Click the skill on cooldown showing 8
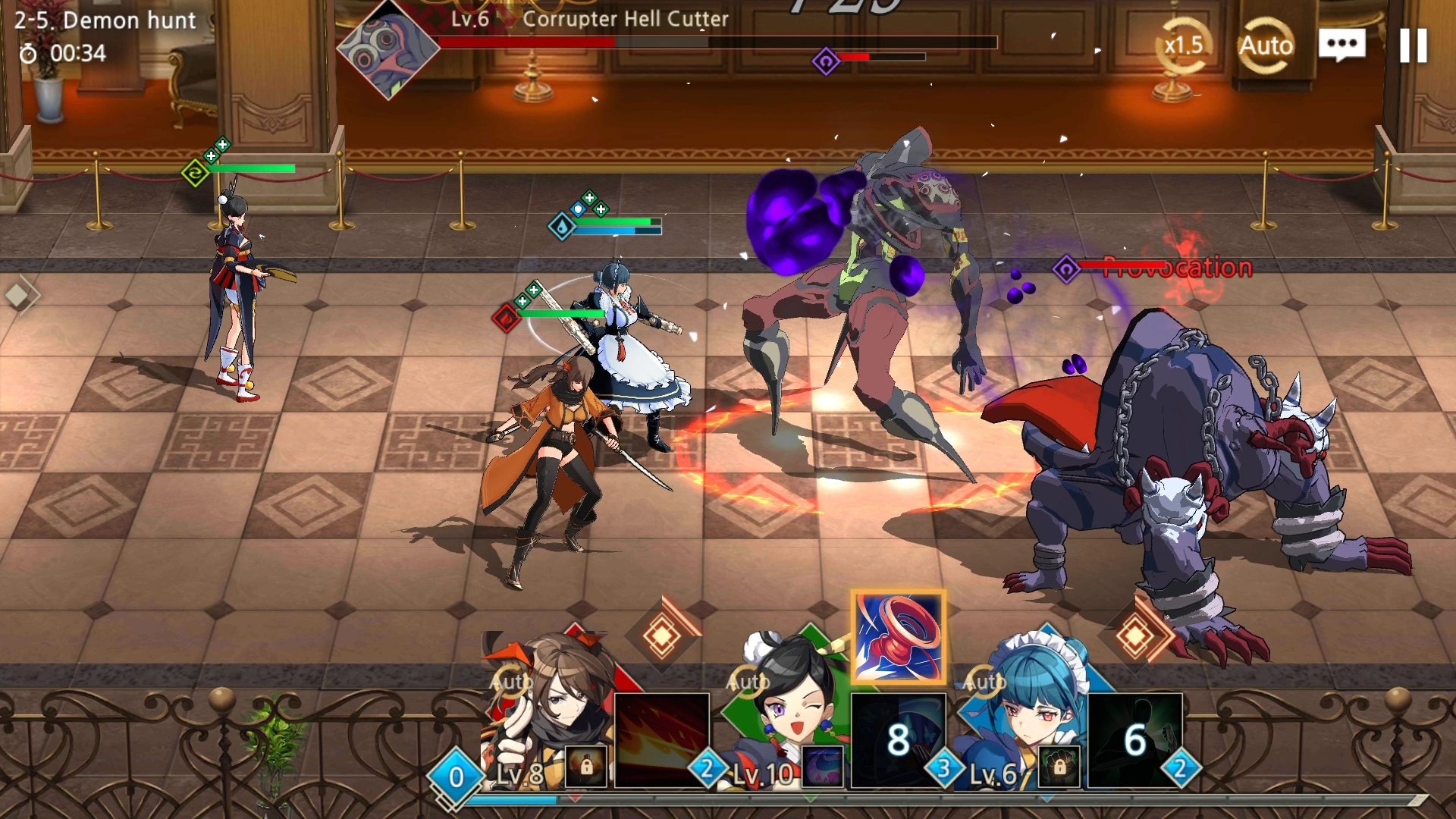1456x819 pixels. click(x=899, y=739)
